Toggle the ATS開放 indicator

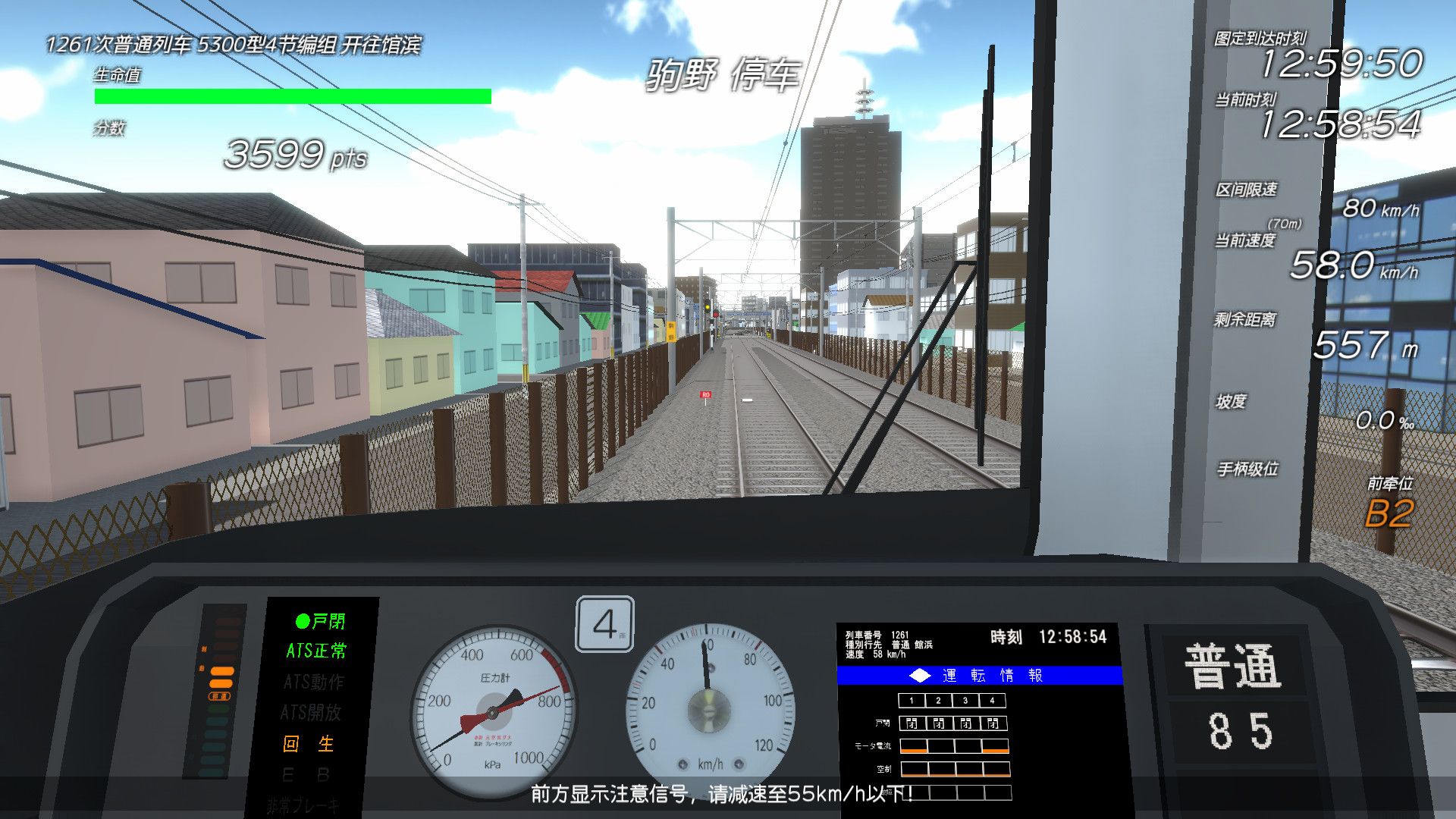pyautogui.click(x=312, y=713)
